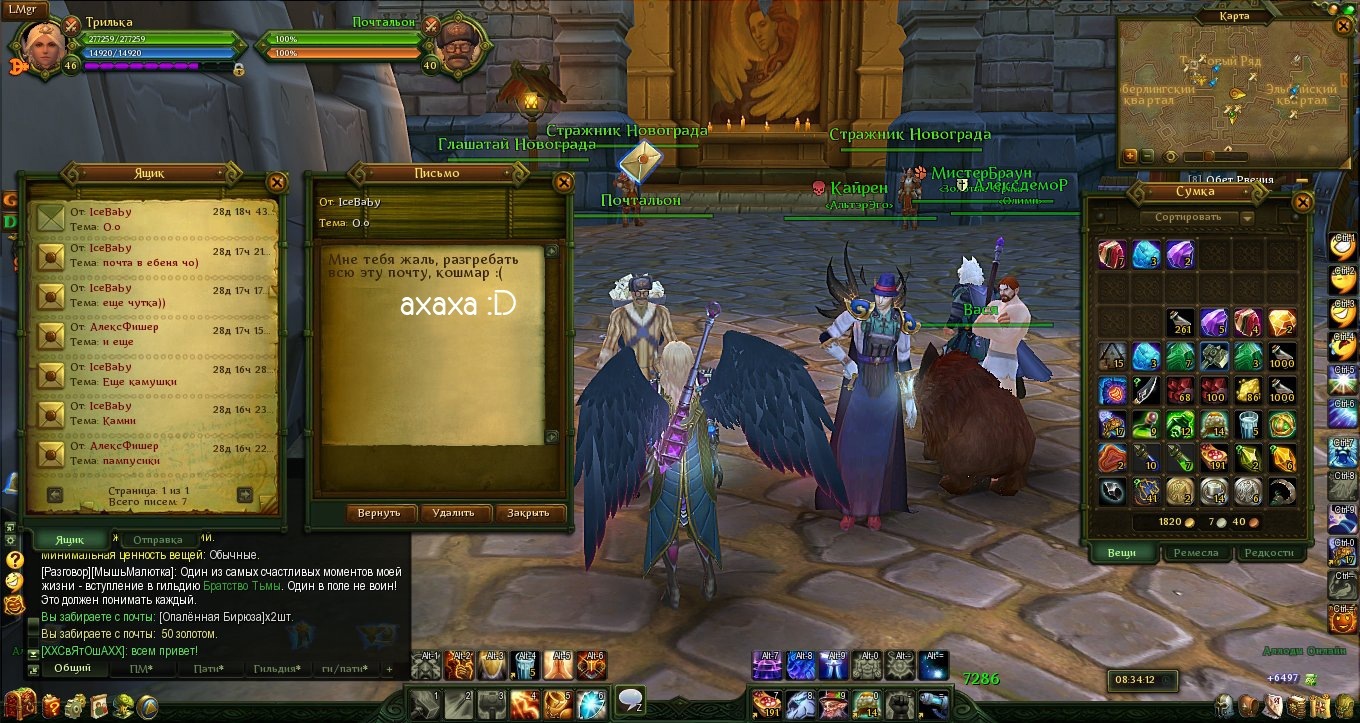Click the Вернуть button
The height and width of the screenshot is (723, 1360).
pyautogui.click(x=379, y=513)
